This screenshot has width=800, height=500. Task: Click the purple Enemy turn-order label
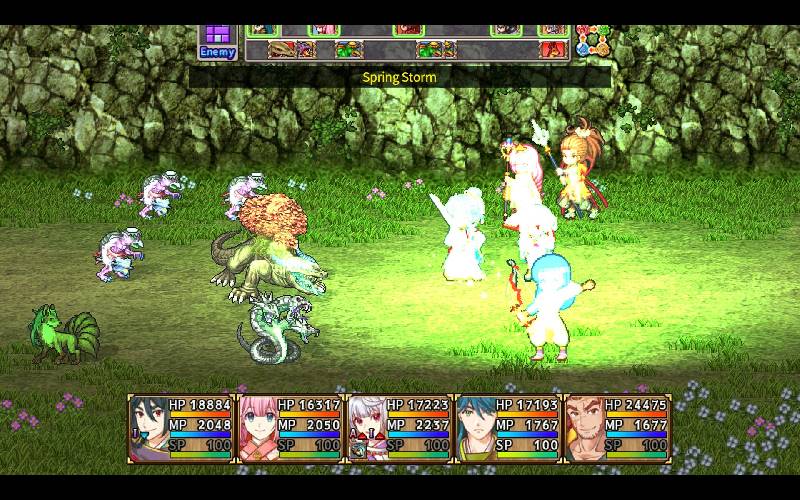click(217, 43)
